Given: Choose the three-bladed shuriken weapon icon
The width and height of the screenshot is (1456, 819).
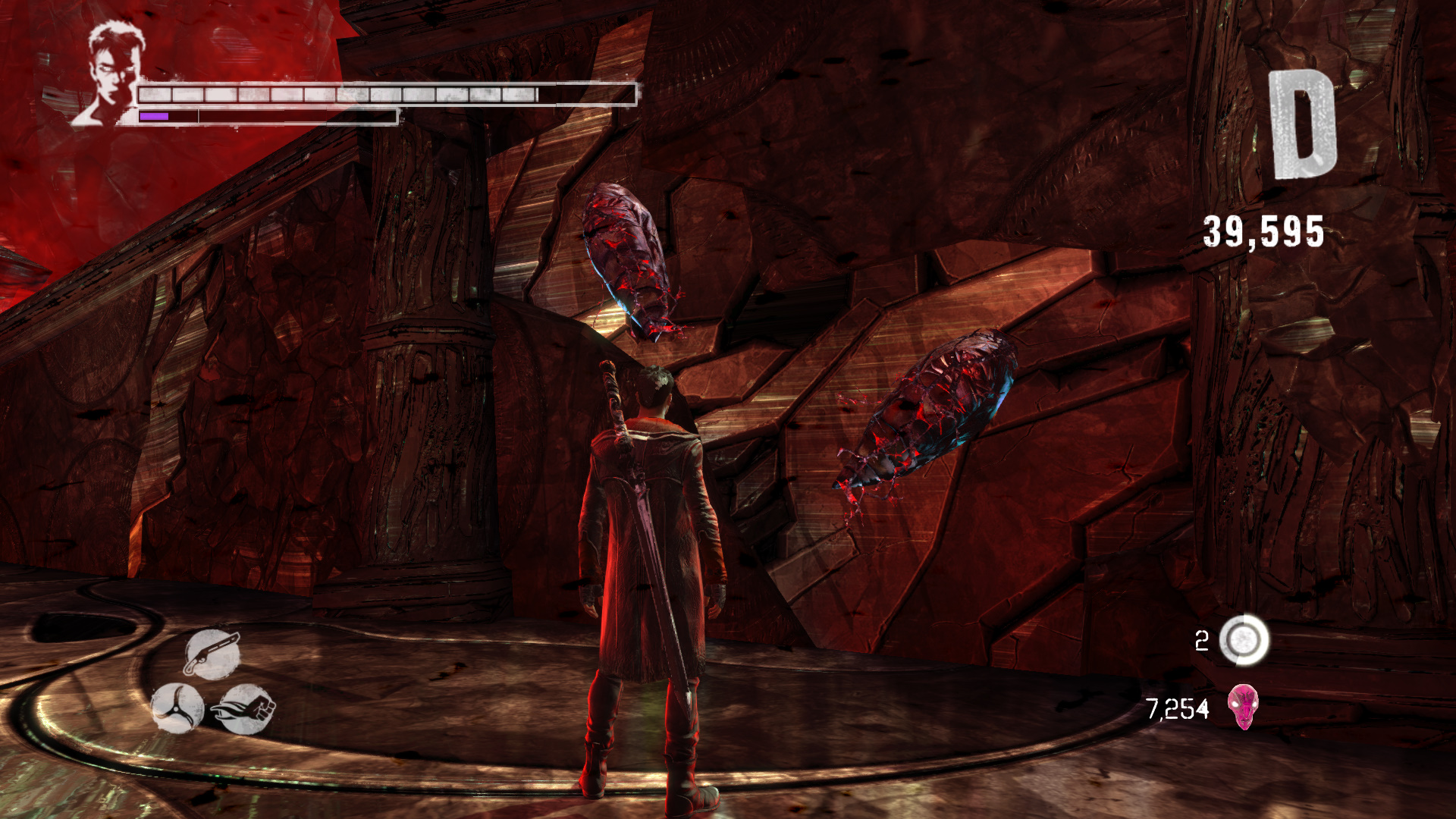Looking at the screenshot, I should point(177,708).
